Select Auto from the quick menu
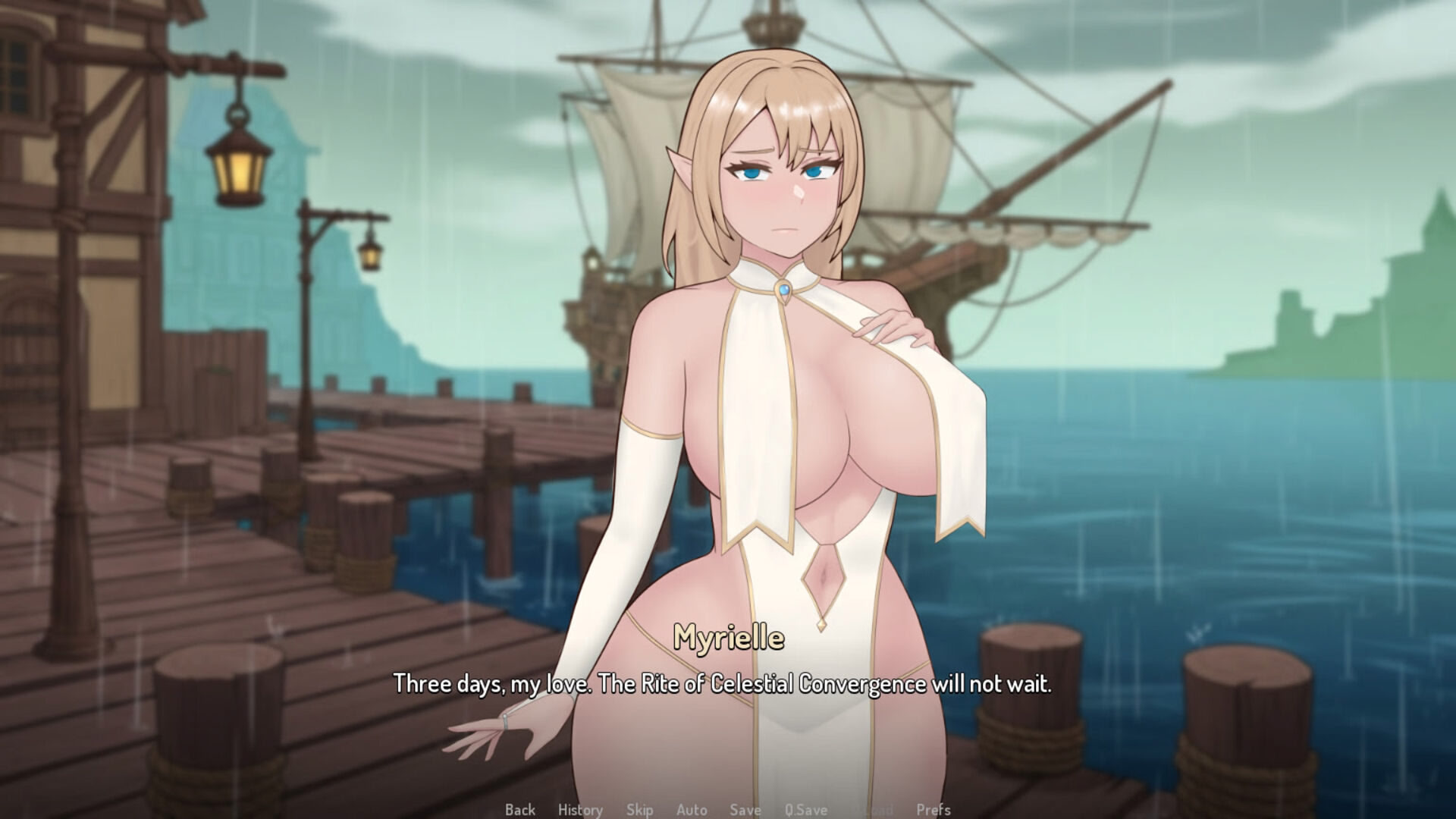The image size is (1456, 819). click(x=692, y=809)
